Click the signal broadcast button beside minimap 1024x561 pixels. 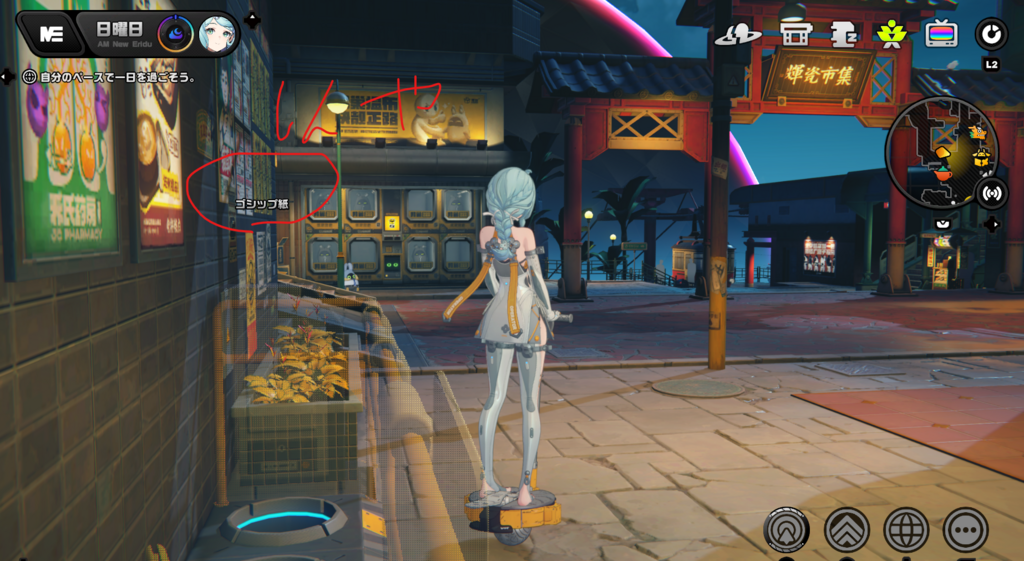click(x=991, y=193)
